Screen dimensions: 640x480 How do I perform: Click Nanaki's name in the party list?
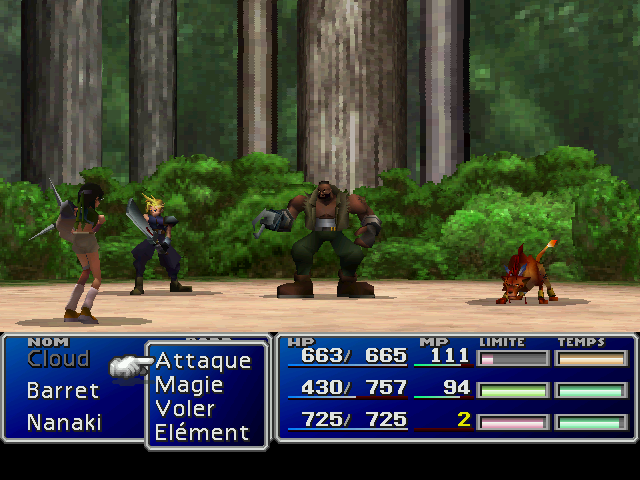[64, 422]
